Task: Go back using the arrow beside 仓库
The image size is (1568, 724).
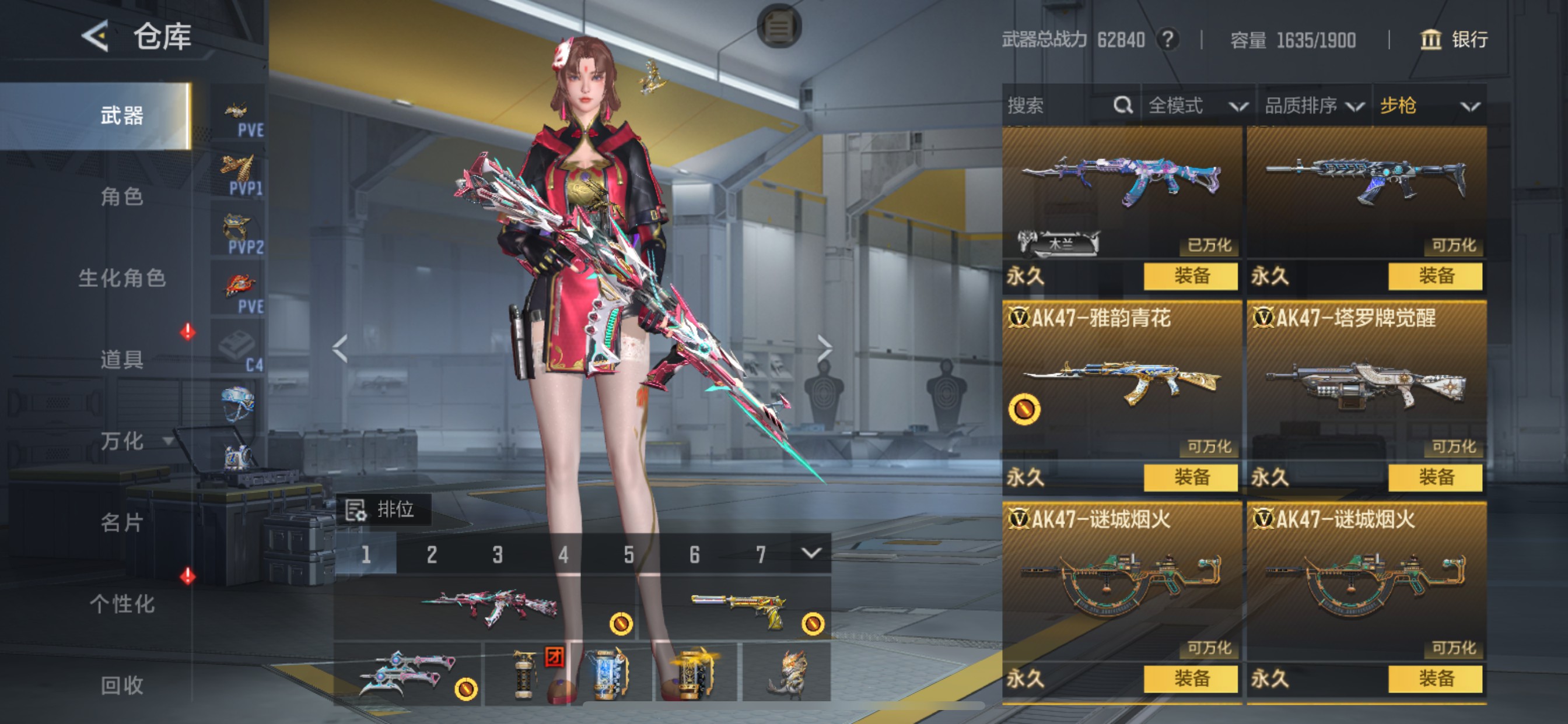Action: click(x=96, y=36)
